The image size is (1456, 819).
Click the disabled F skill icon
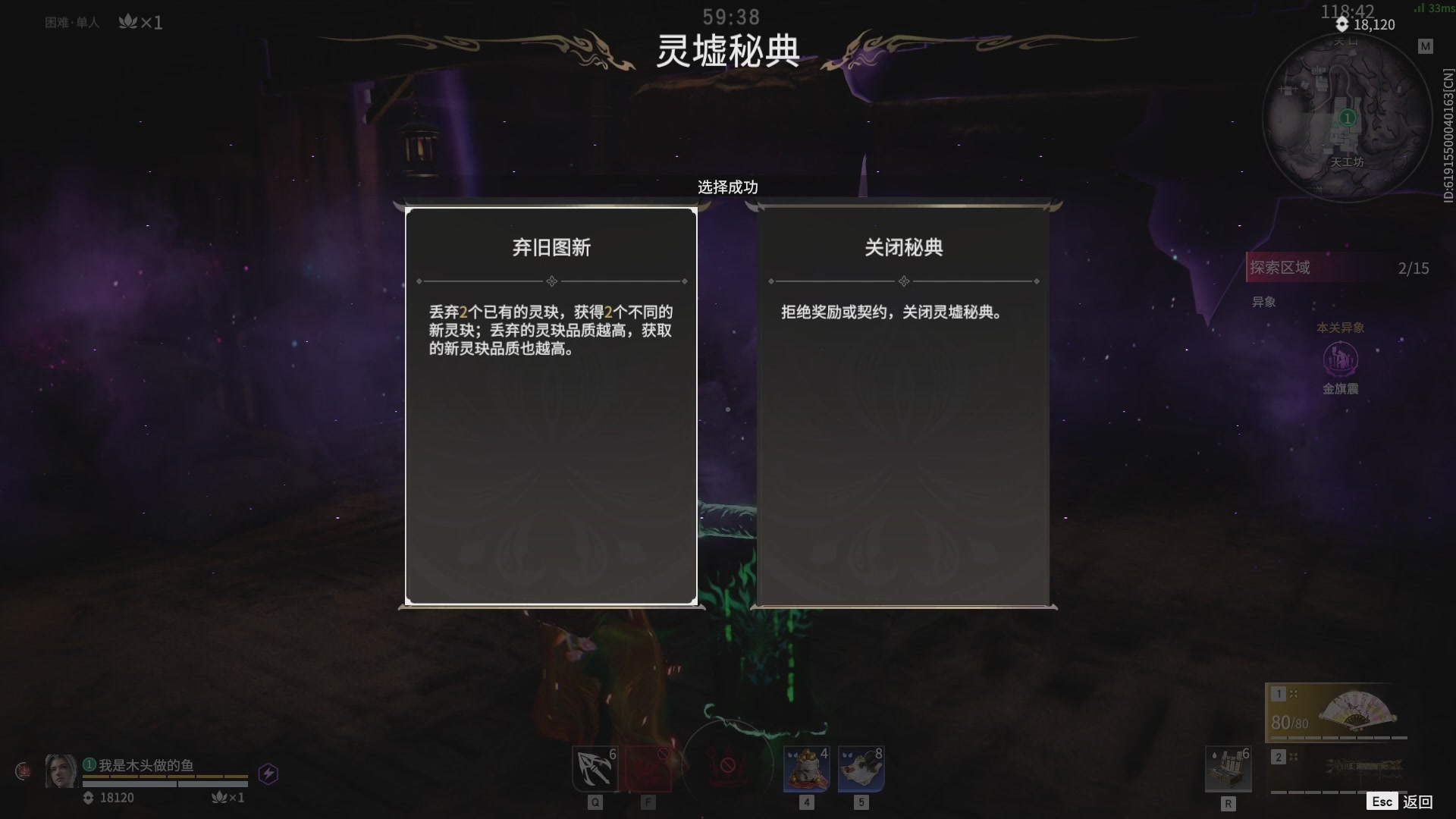point(648,768)
